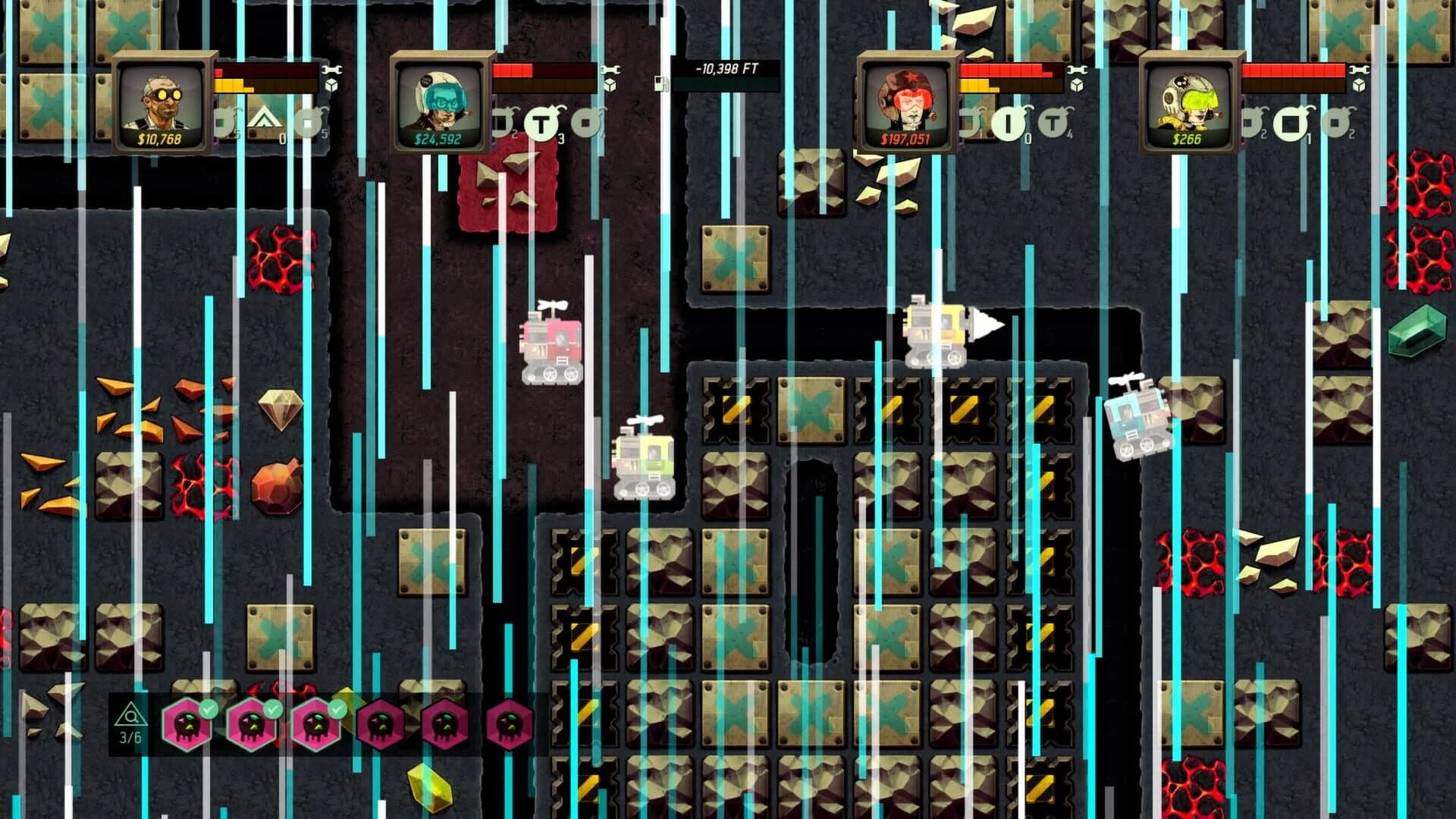Click the red health bar of the fourth player

(1293, 70)
